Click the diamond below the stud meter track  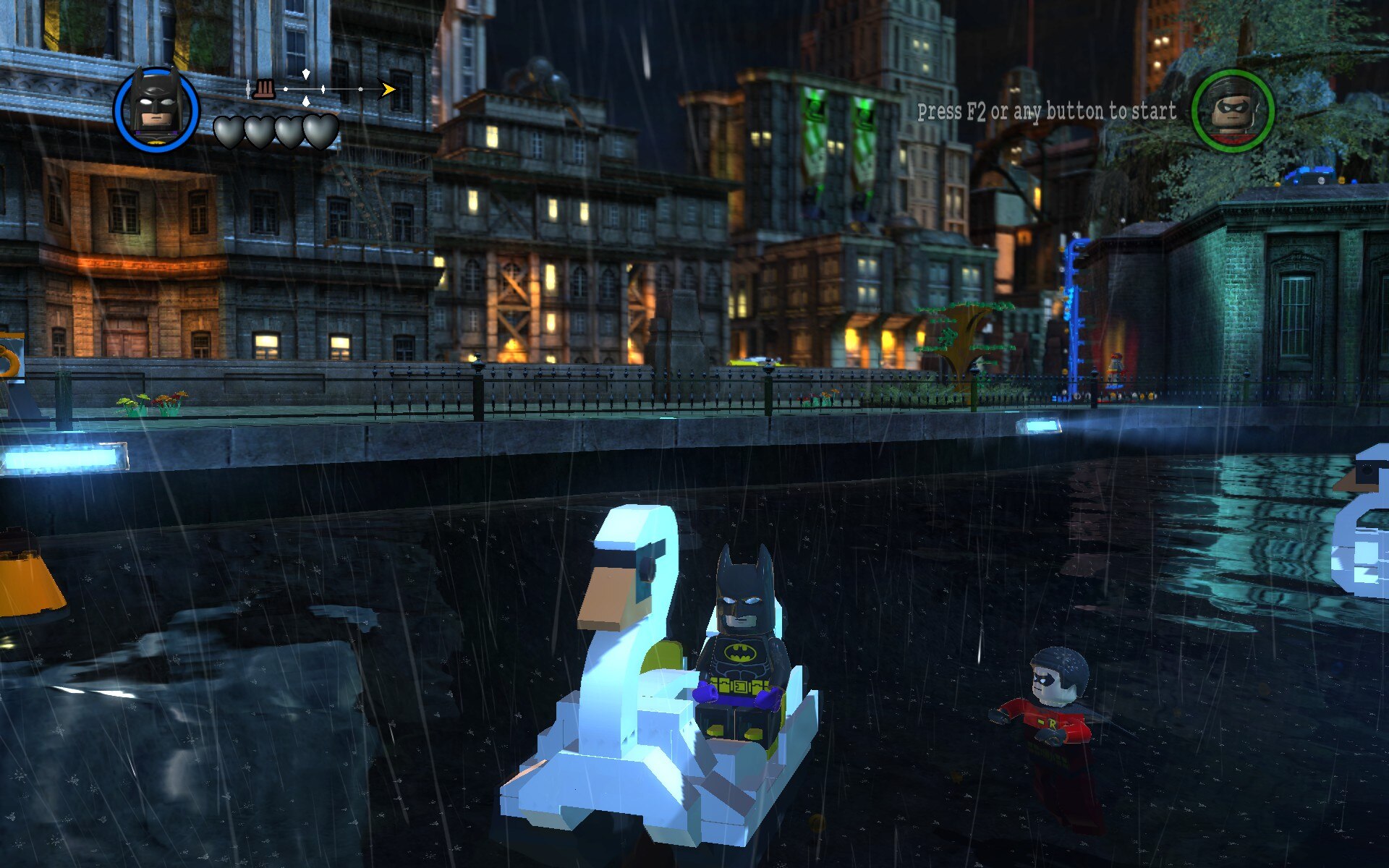[x=306, y=102]
